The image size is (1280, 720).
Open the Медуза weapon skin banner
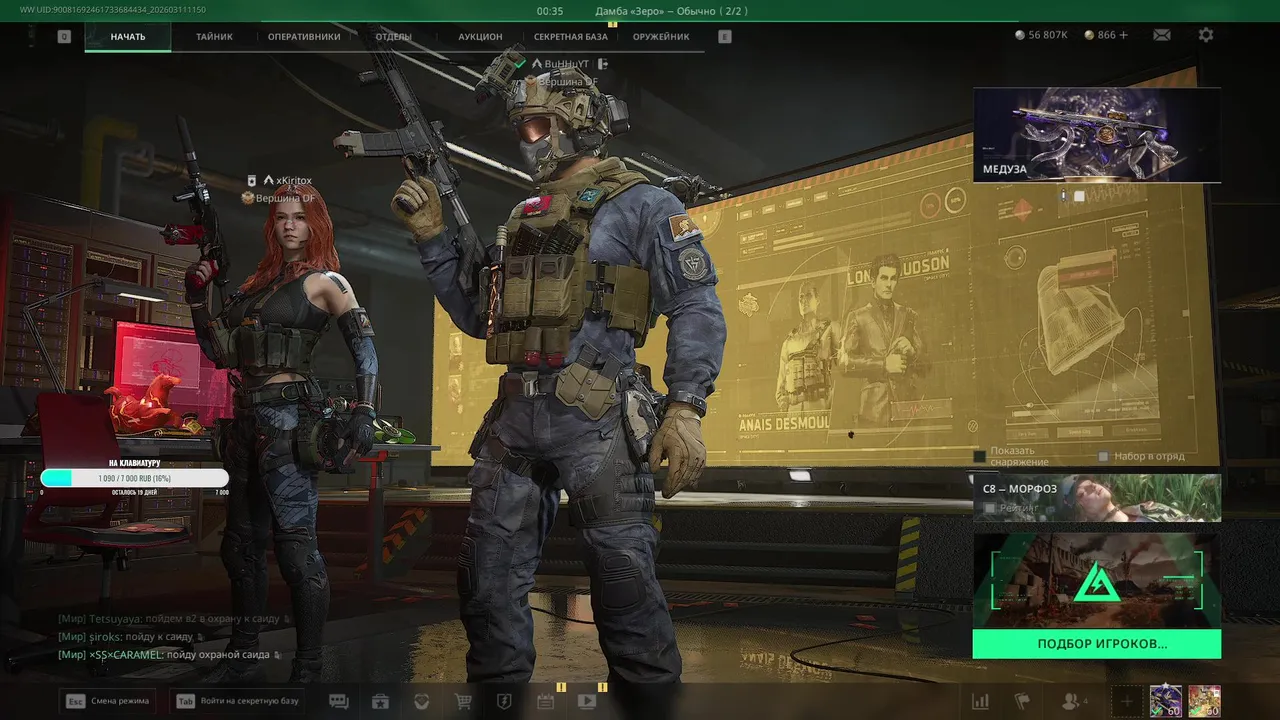click(1096, 135)
